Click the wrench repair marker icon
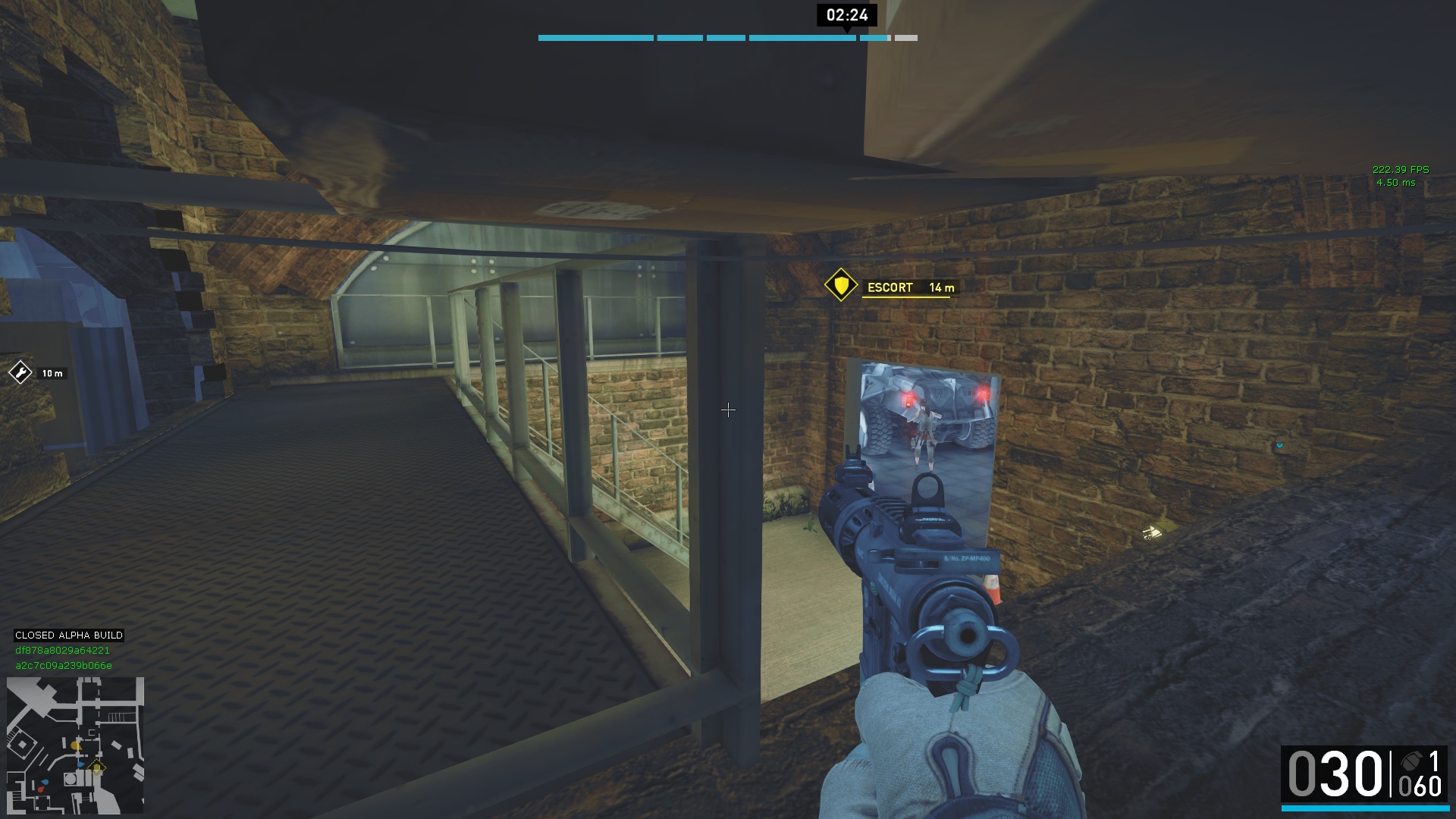 coord(20,372)
